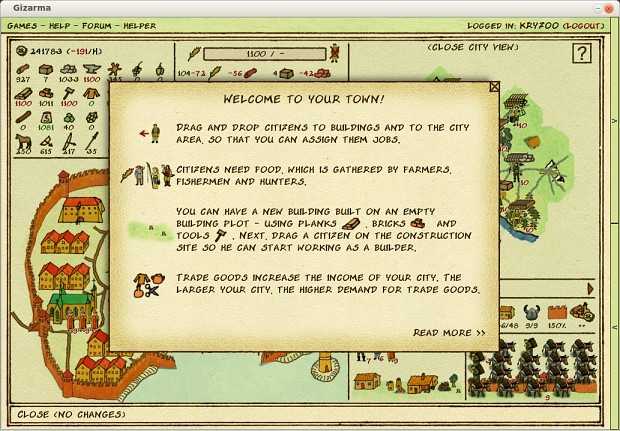Viewport: 620px width, 431px height.
Task: Select the horse resource icon
Action: point(23,142)
